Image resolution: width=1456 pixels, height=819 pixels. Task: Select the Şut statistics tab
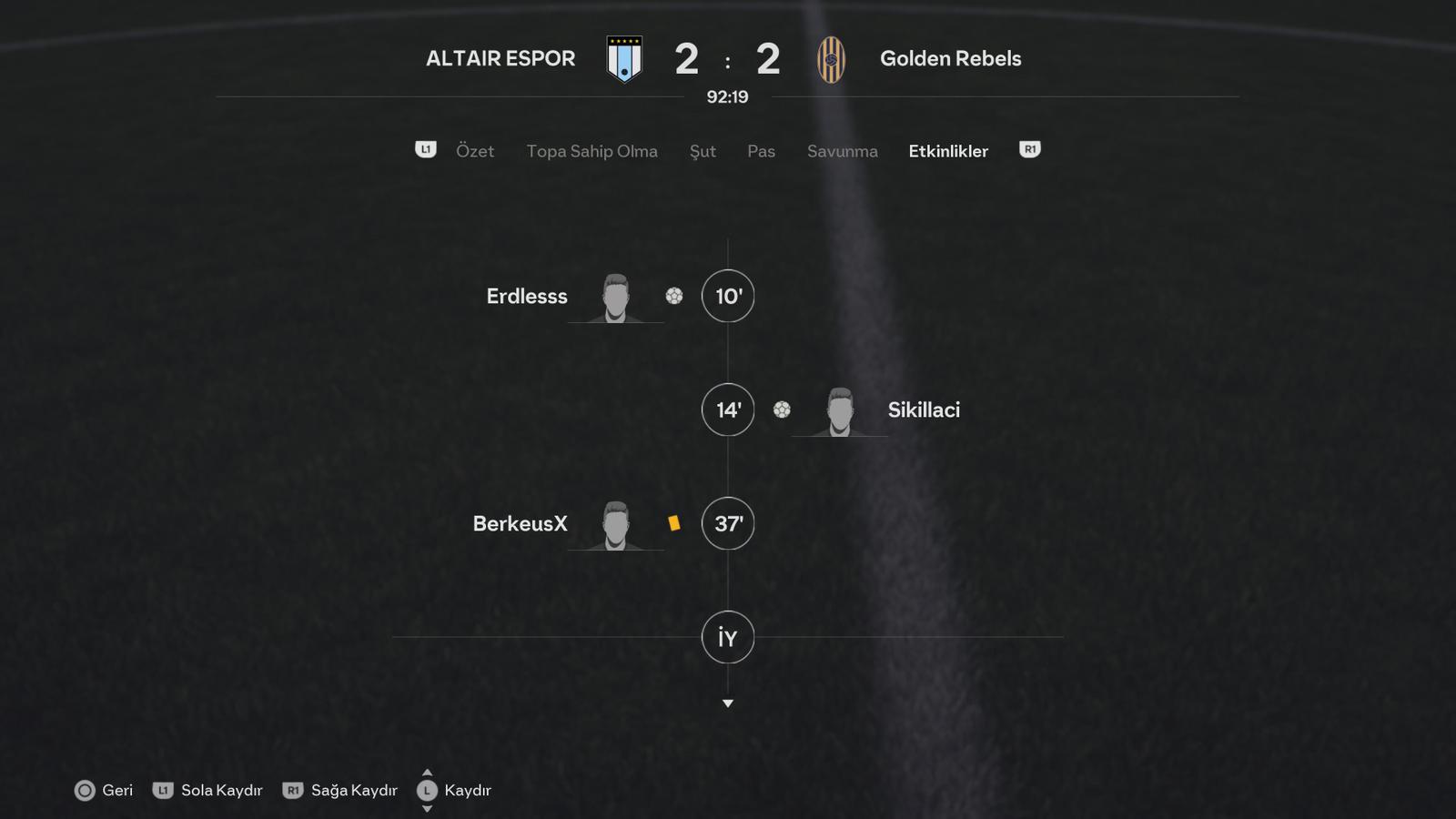coord(703,151)
